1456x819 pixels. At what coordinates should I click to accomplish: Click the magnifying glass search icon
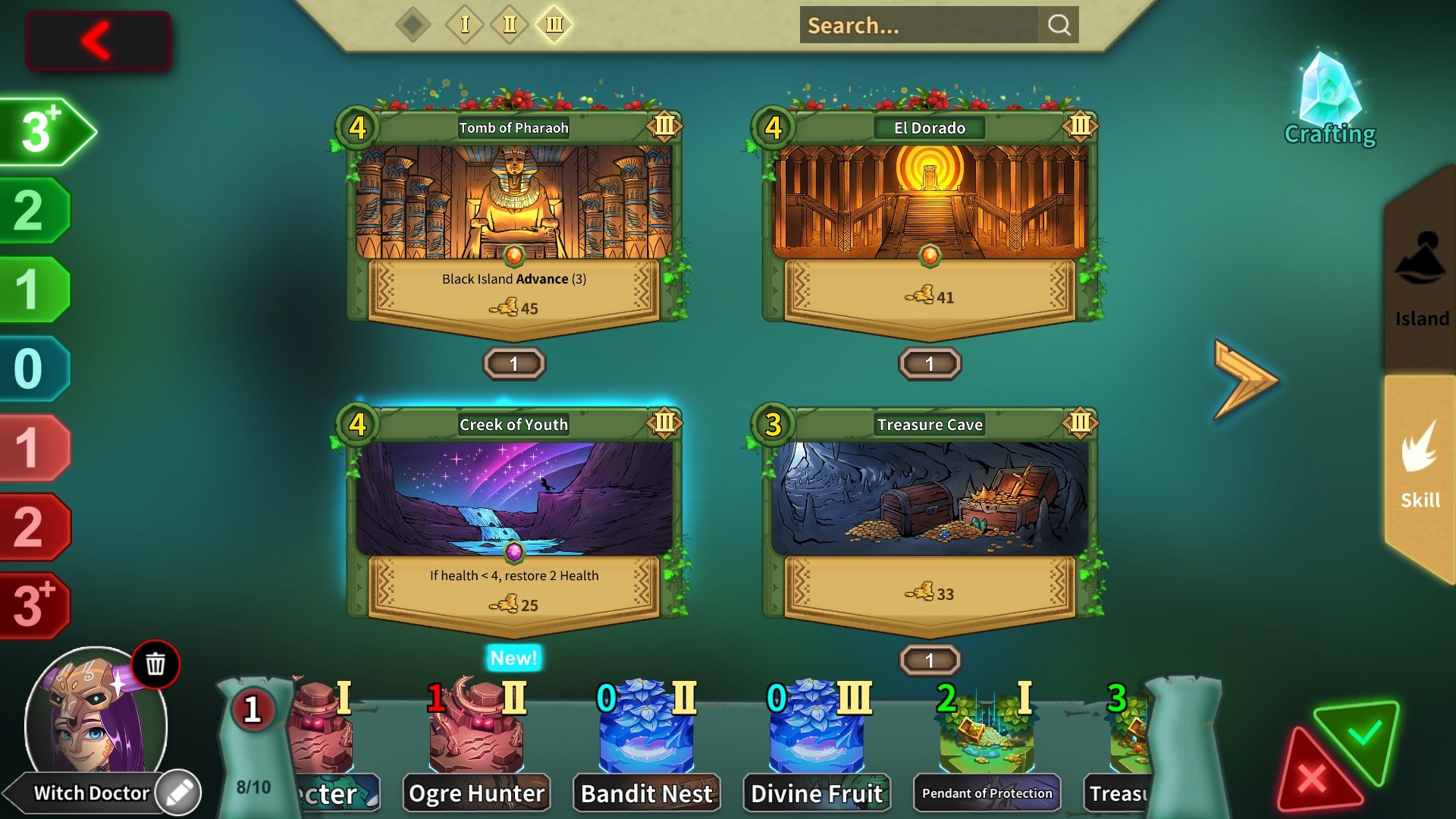click(x=1059, y=26)
